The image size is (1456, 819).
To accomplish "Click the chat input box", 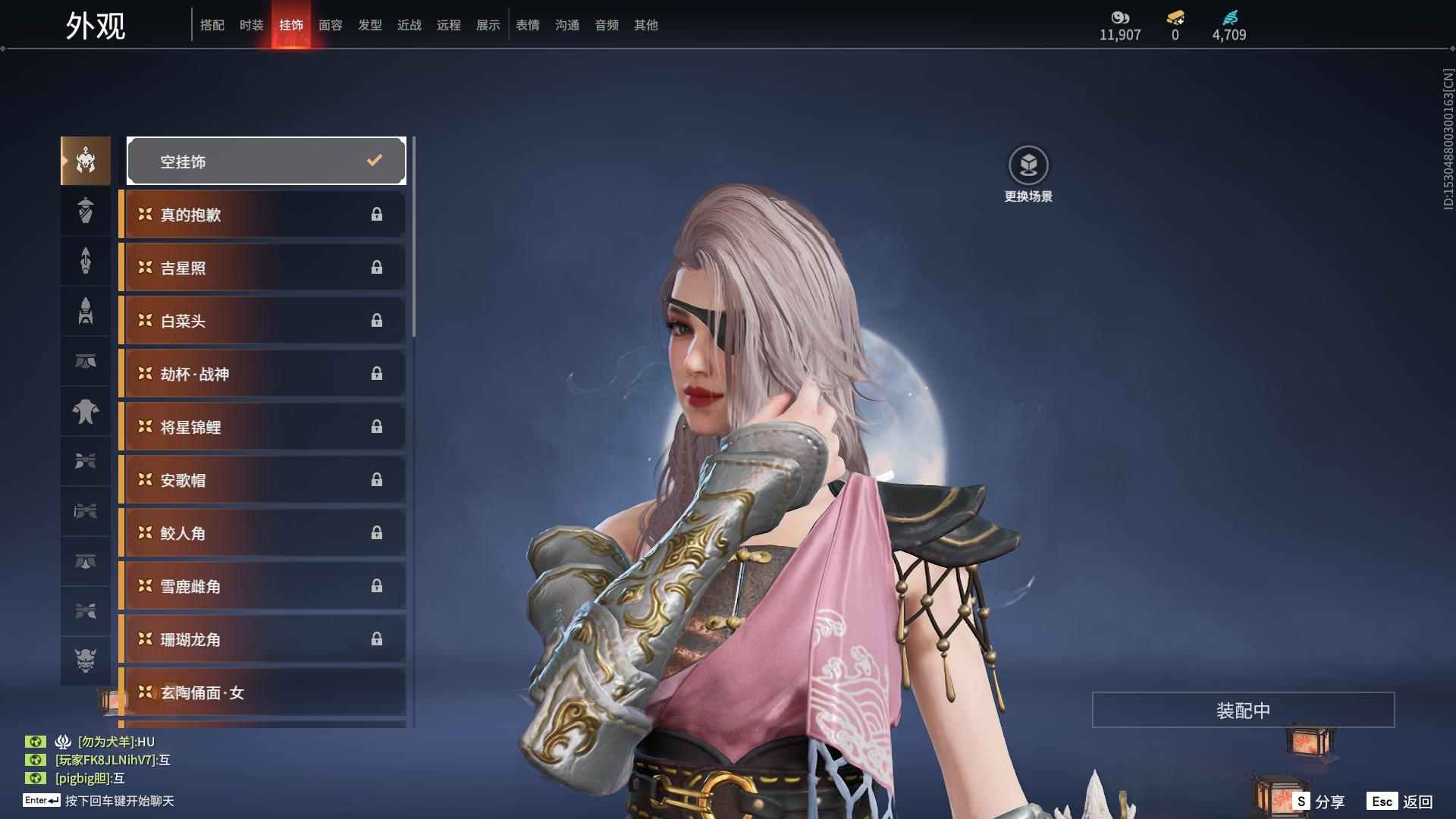I will coord(119,801).
